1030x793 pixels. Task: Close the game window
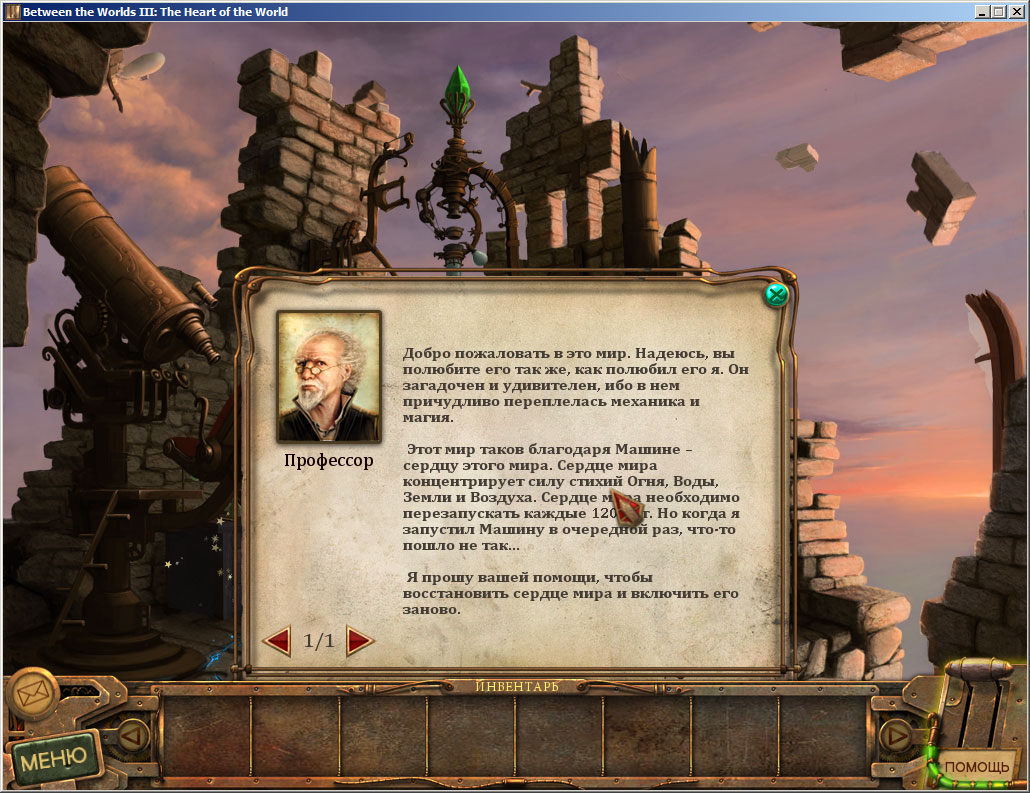pos(1016,12)
